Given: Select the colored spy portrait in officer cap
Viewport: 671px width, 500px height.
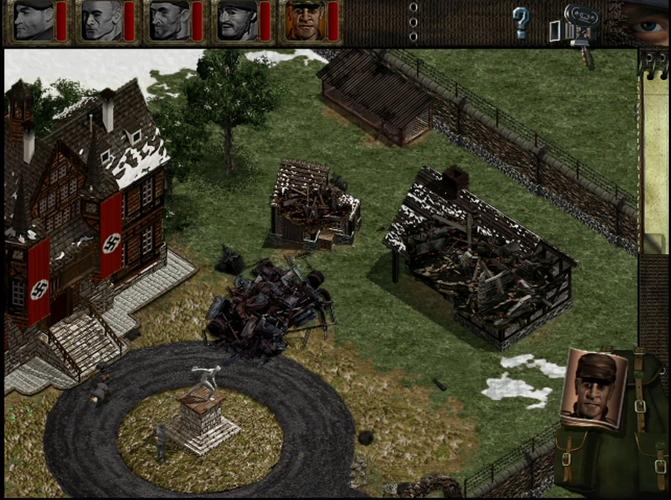Looking at the screenshot, I should [x=305, y=20].
